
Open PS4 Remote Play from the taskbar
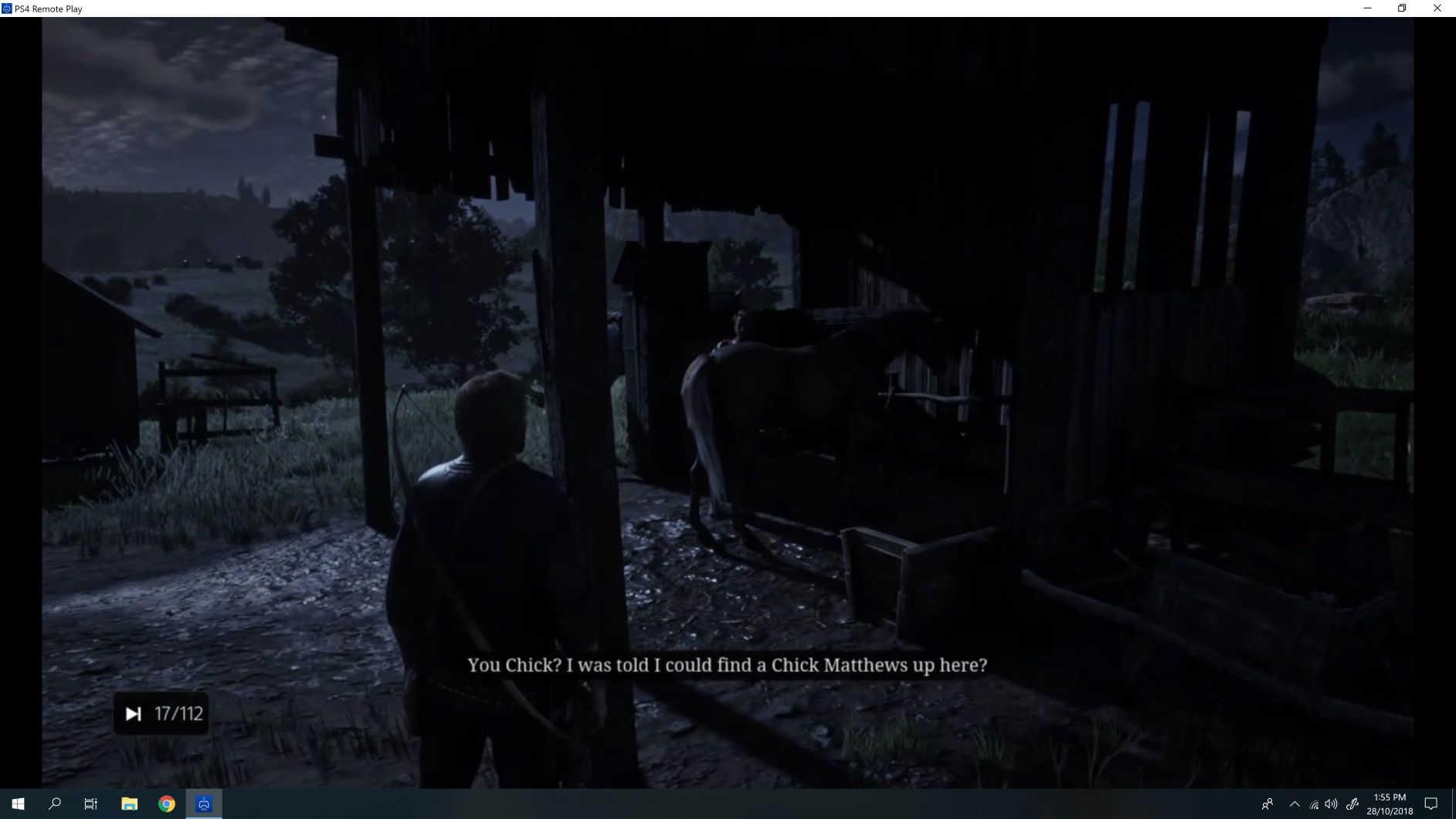click(203, 803)
